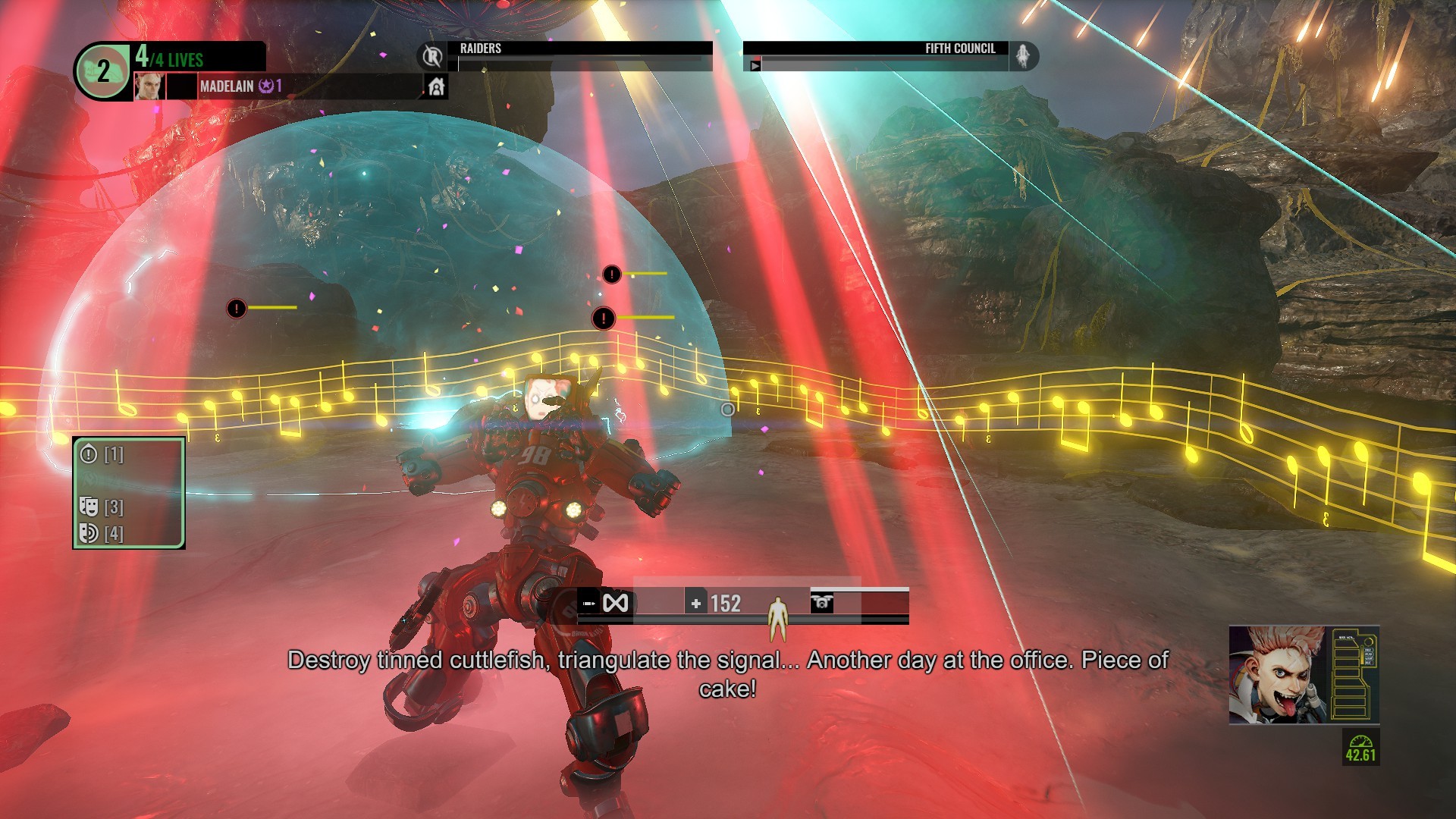Click the Raiders faction emblem

pyautogui.click(x=432, y=56)
